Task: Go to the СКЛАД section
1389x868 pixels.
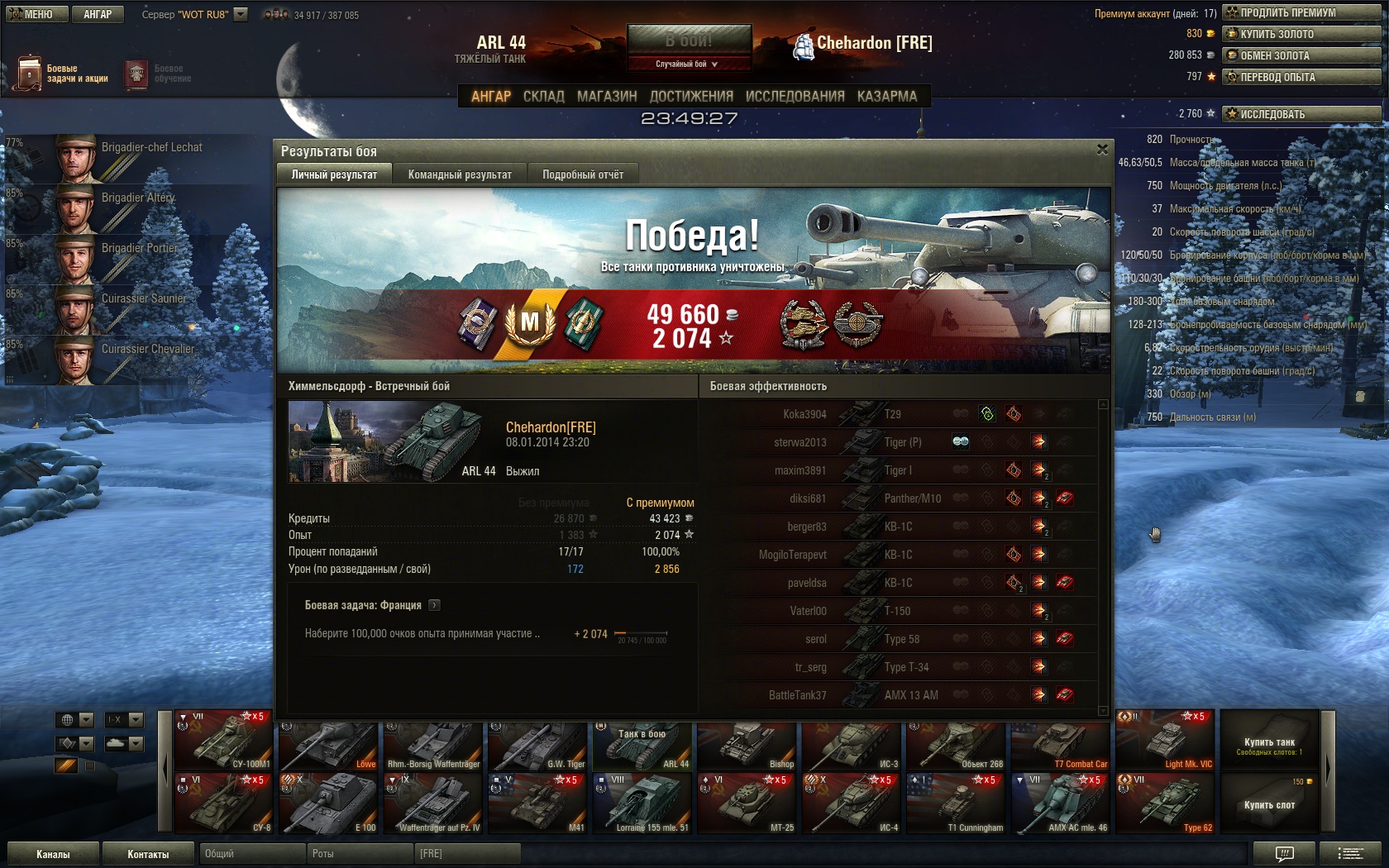Action: (x=543, y=97)
